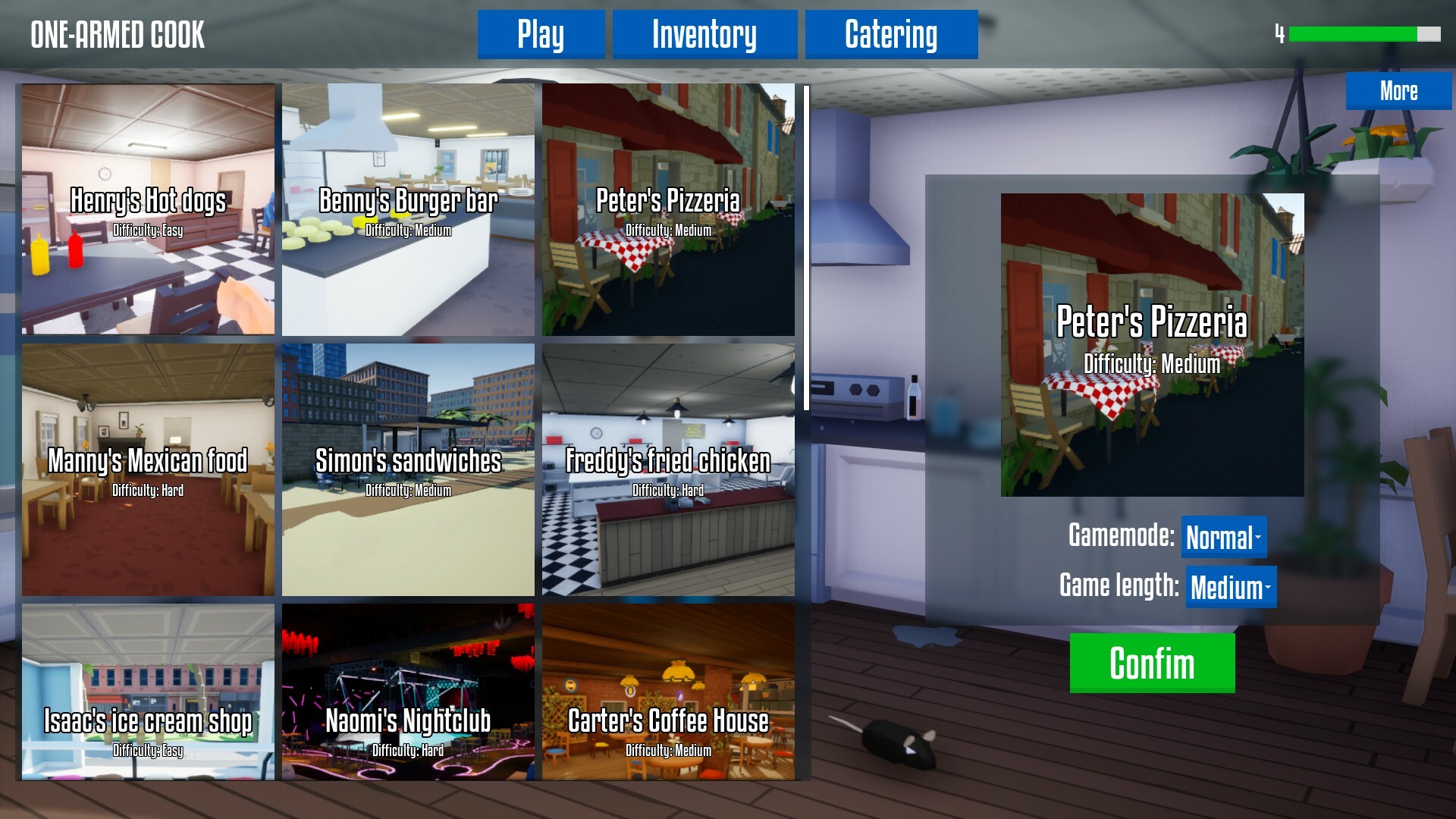Choose Manny's Mexican food restaurant
The width and height of the screenshot is (1456, 819).
pos(148,470)
